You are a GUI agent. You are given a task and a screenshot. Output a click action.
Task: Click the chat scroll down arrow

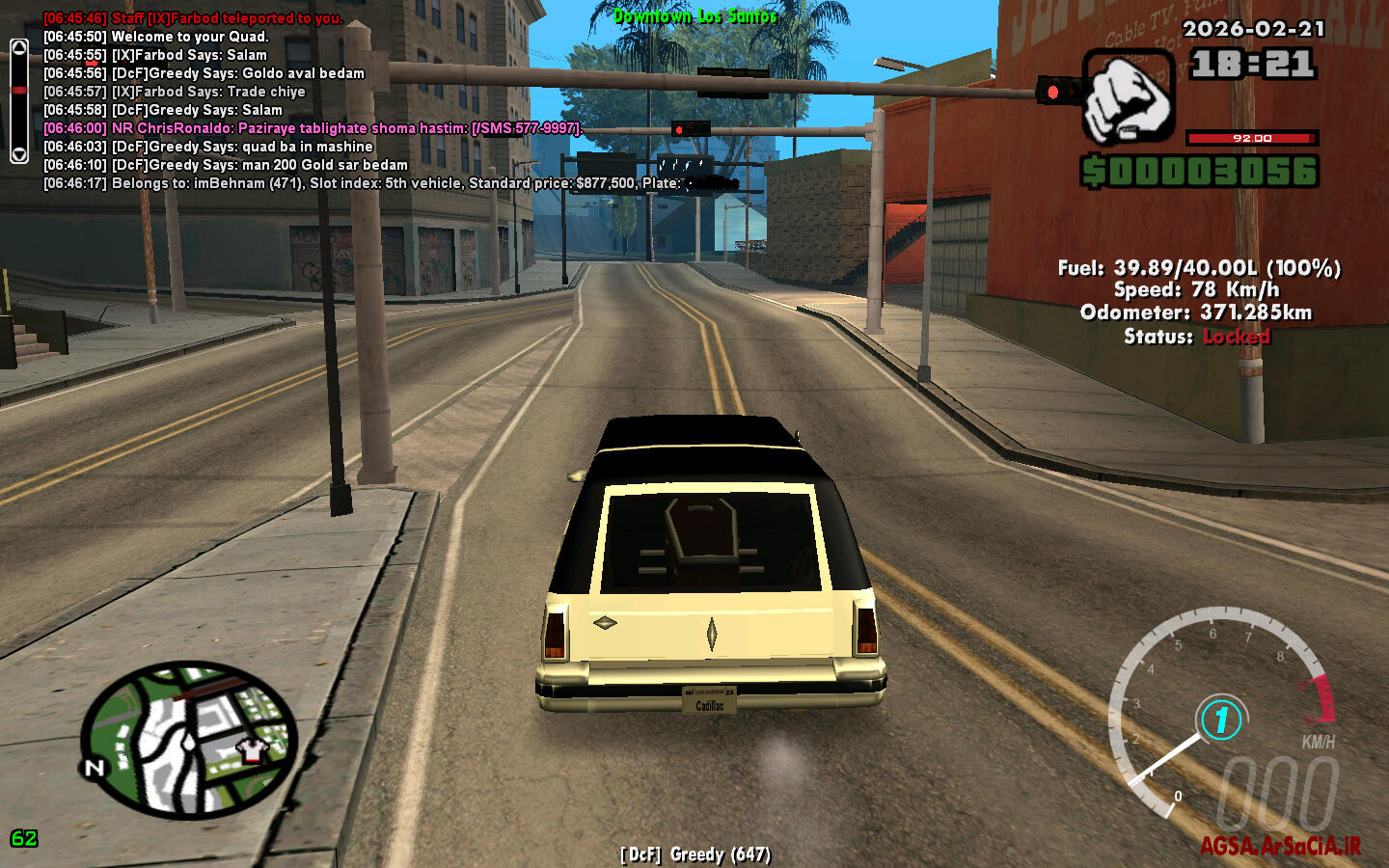18,153
